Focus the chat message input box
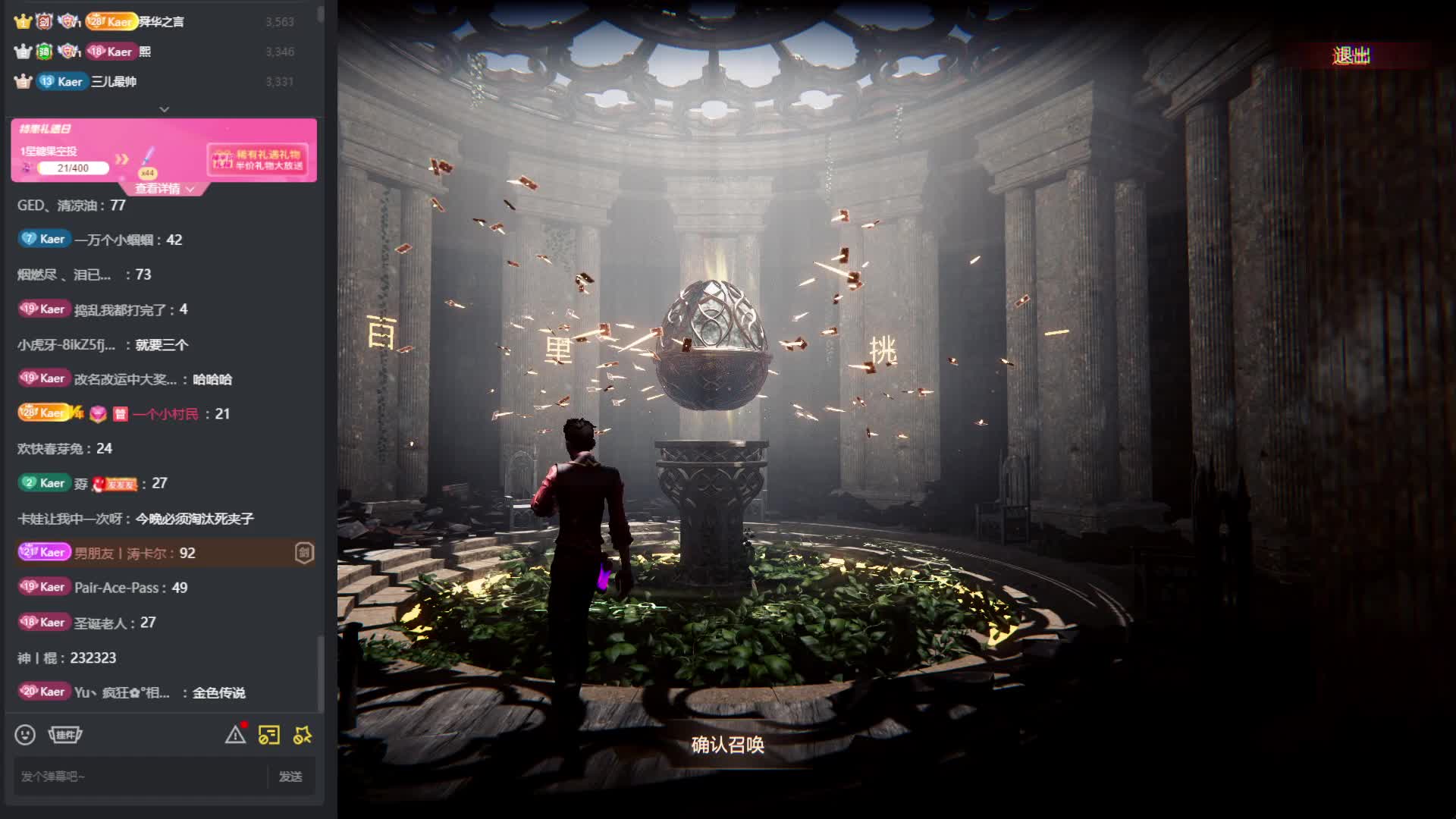1456x819 pixels. point(140,777)
